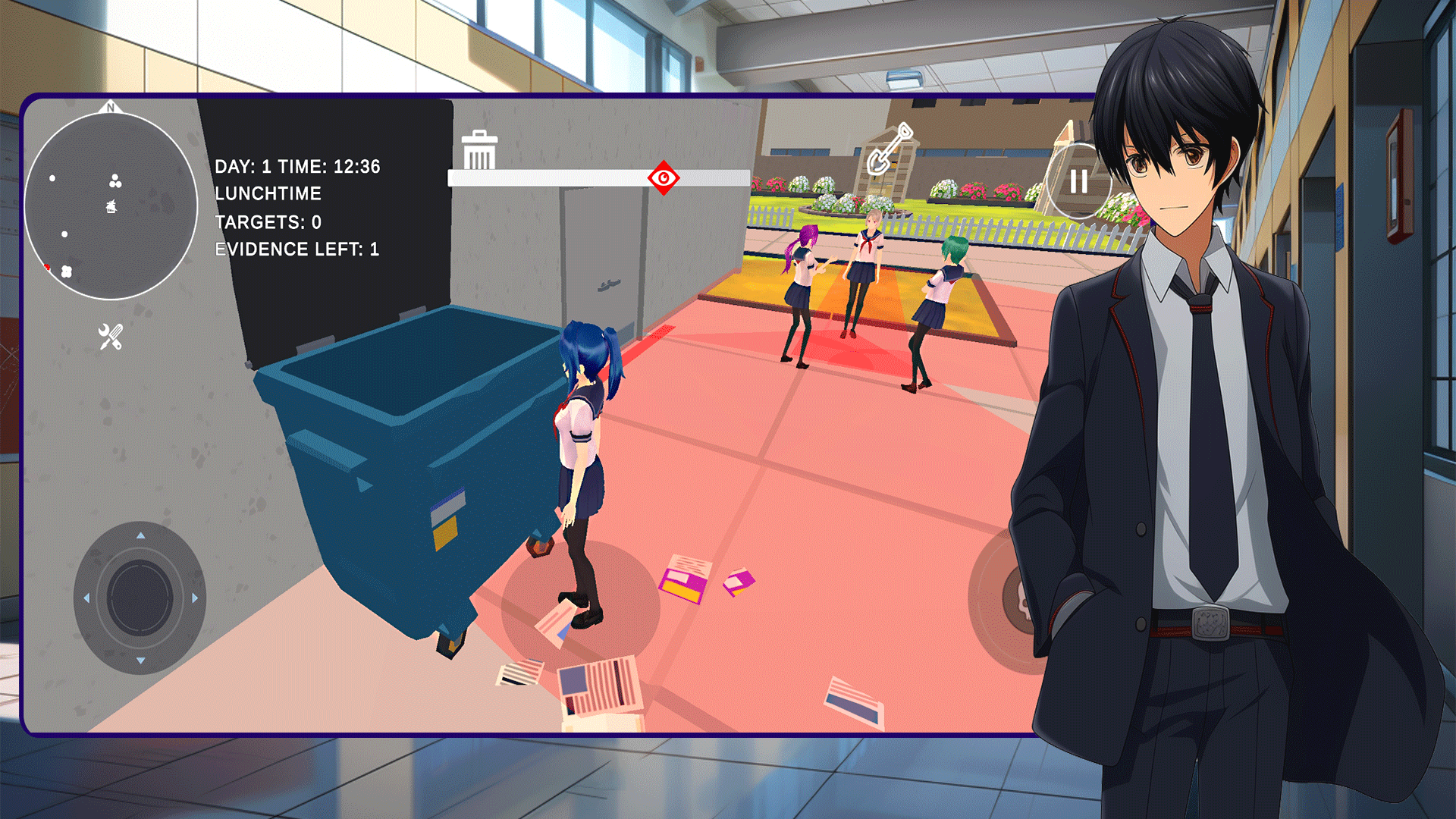Tap the pause button
Image resolution: width=1456 pixels, height=819 pixels.
[x=1080, y=181]
